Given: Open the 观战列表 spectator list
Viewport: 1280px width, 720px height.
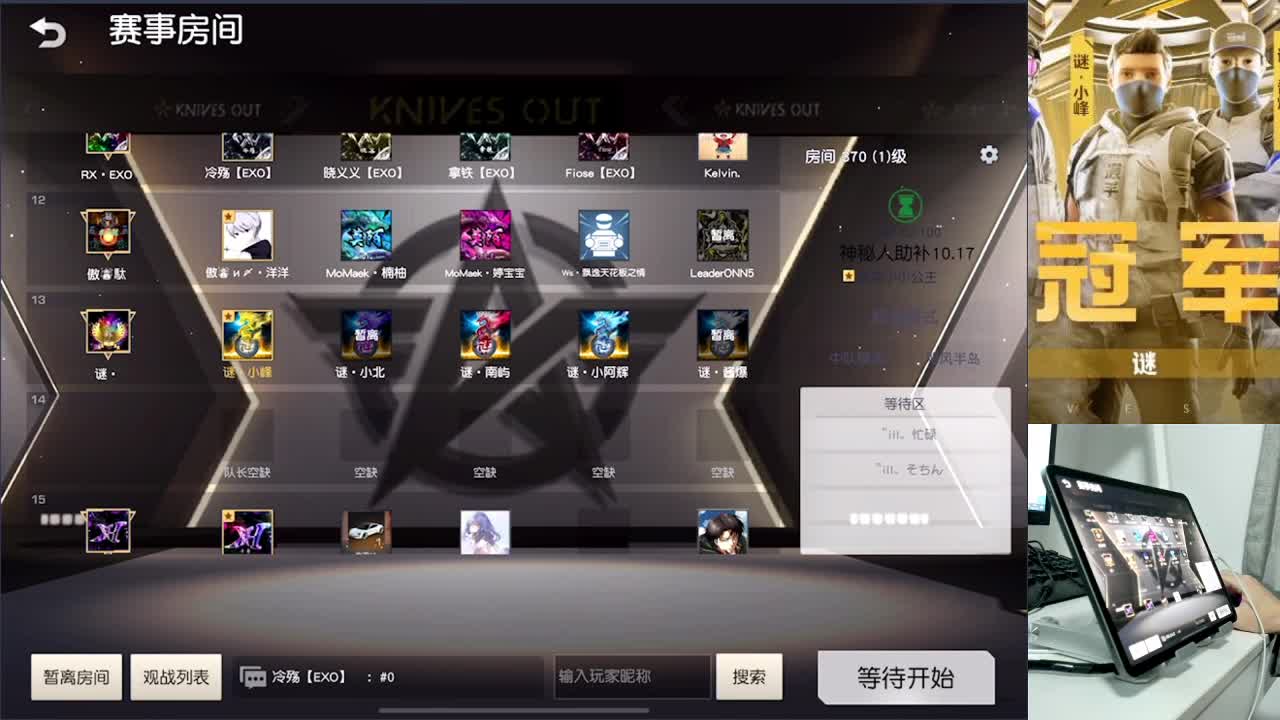Looking at the screenshot, I should point(176,677).
